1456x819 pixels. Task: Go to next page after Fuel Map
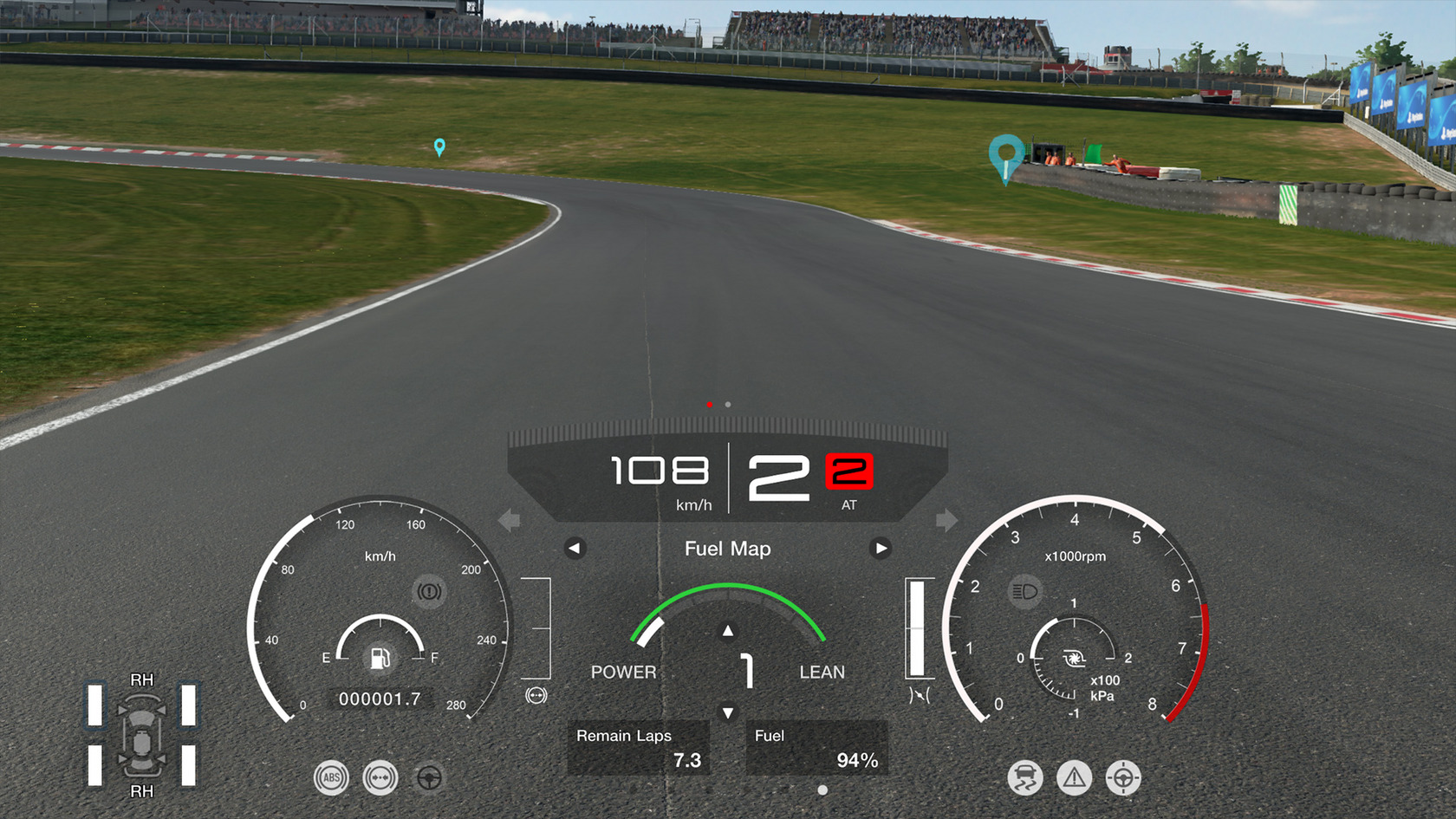click(880, 549)
